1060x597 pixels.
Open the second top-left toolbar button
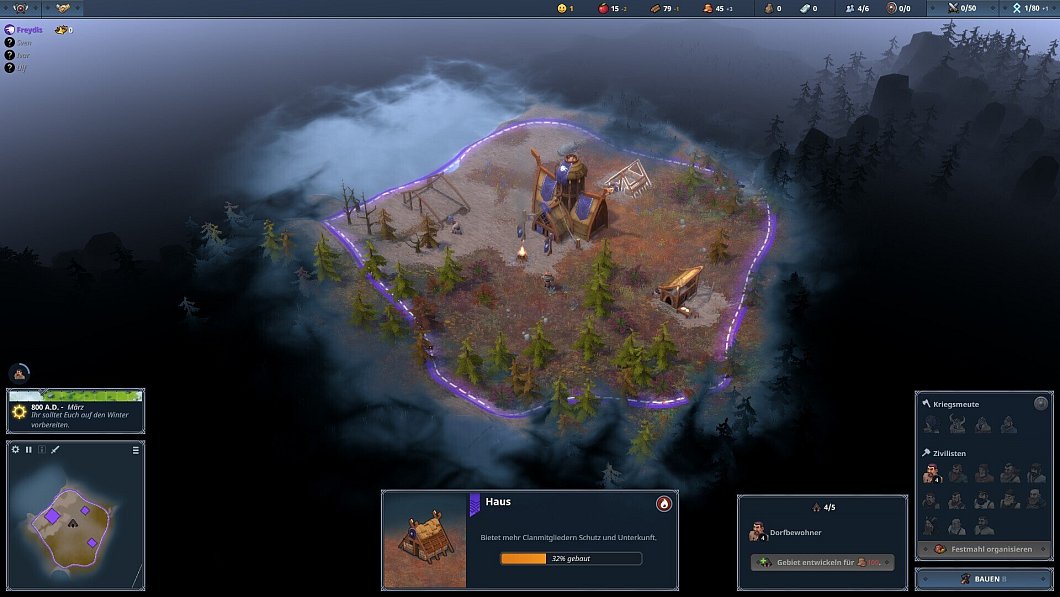coord(62,8)
